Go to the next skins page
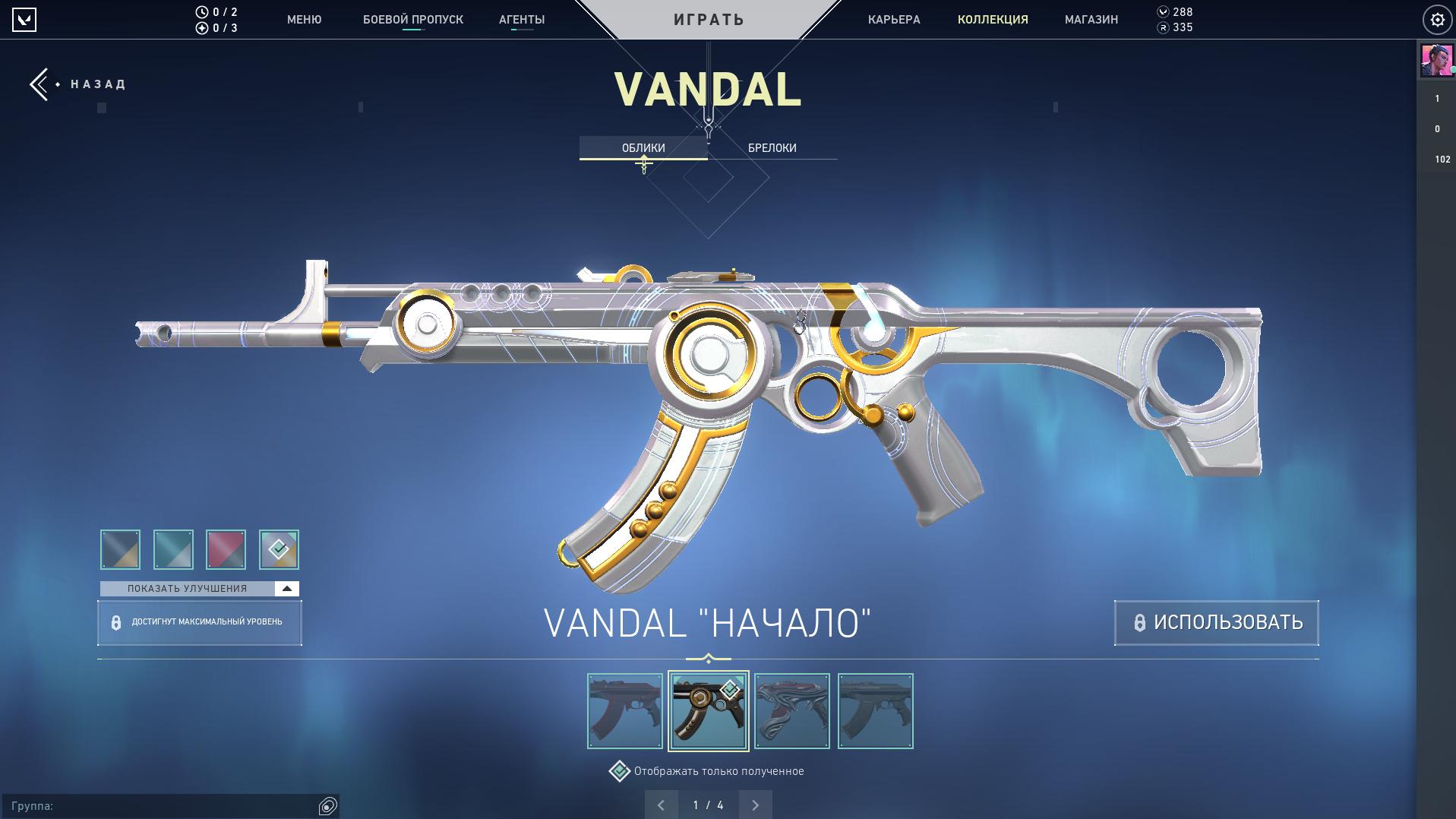Viewport: 1456px width, 819px height. (x=755, y=805)
